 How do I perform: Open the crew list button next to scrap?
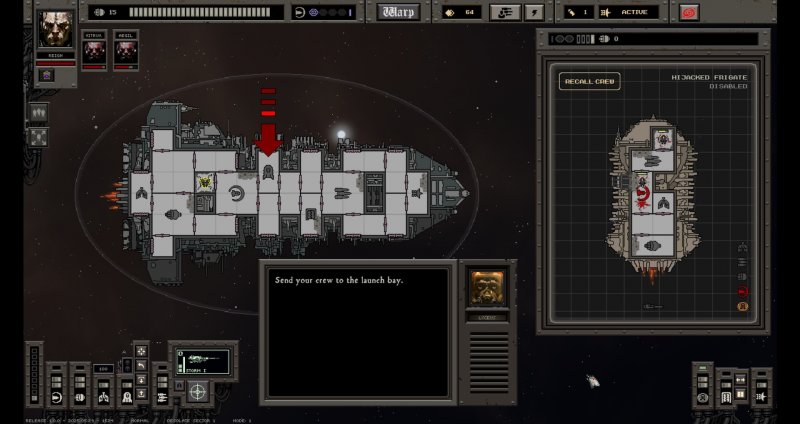coord(507,13)
